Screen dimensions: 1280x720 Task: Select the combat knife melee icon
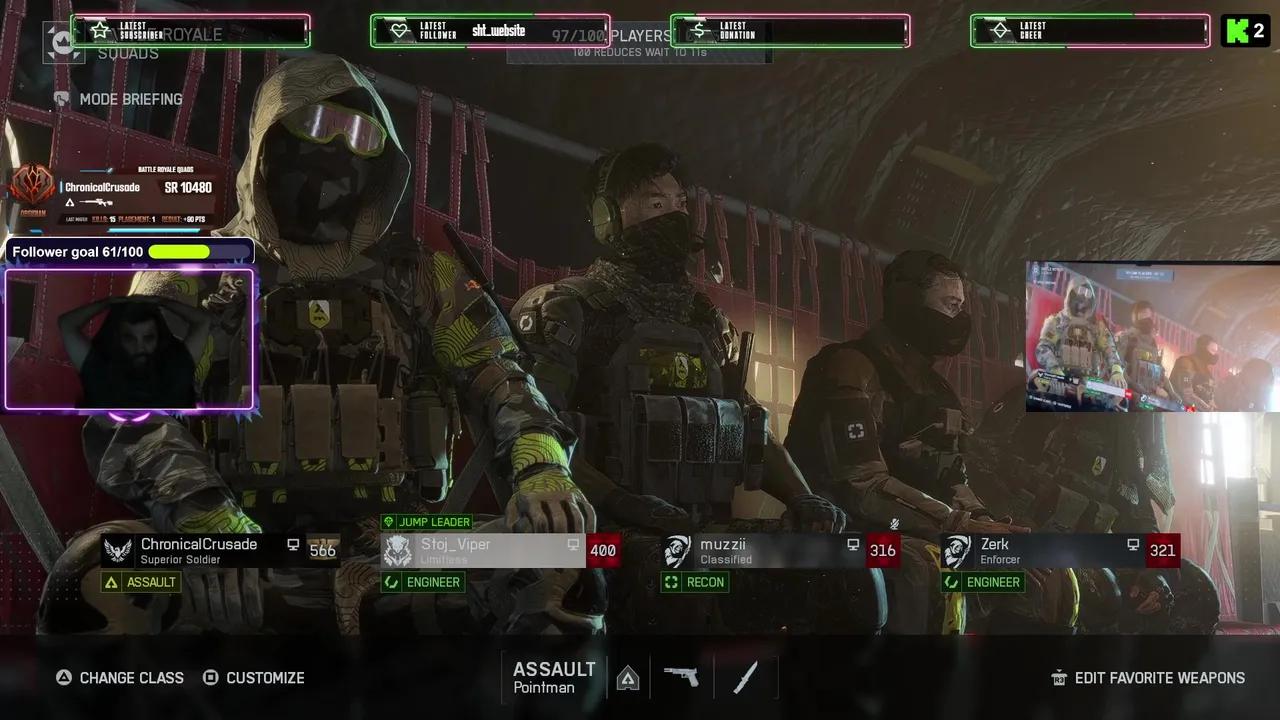(x=744, y=677)
